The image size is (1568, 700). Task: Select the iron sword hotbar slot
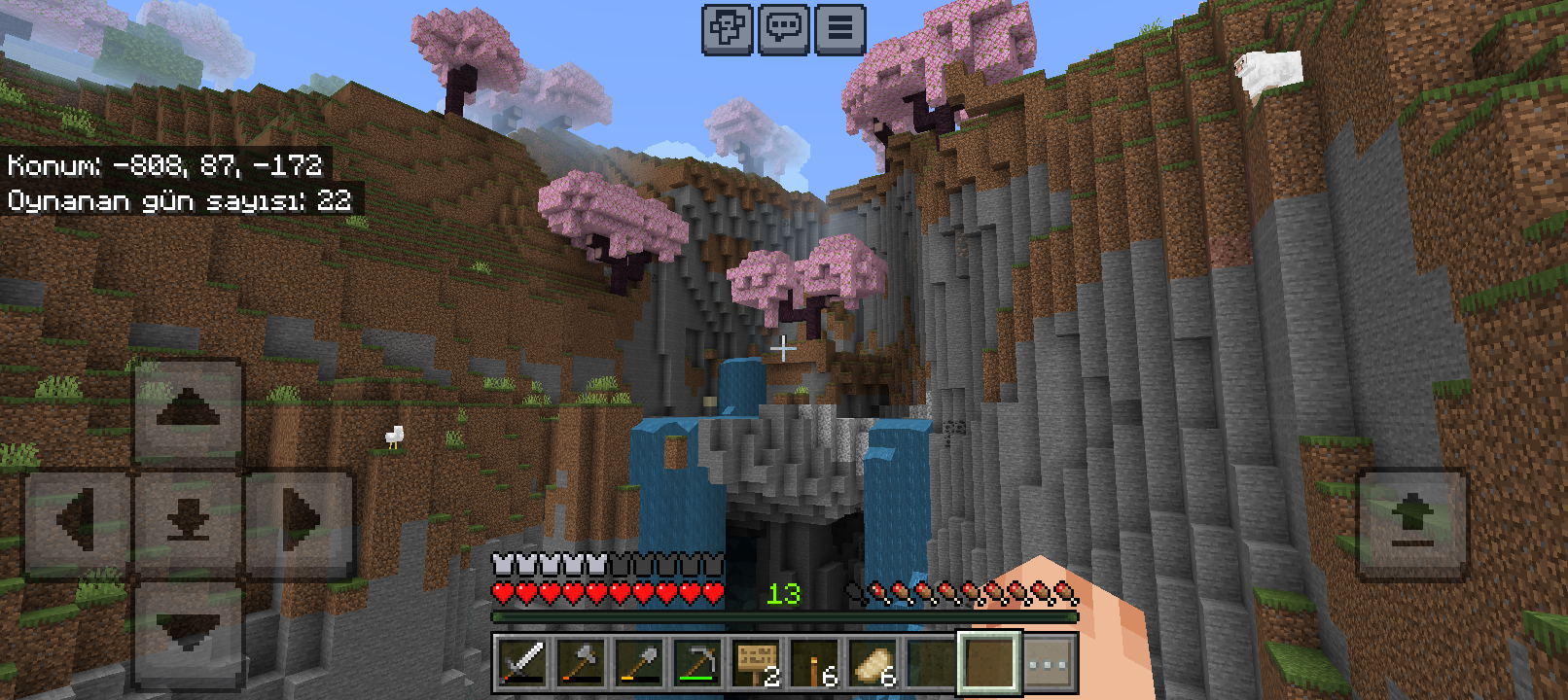click(522, 664)
